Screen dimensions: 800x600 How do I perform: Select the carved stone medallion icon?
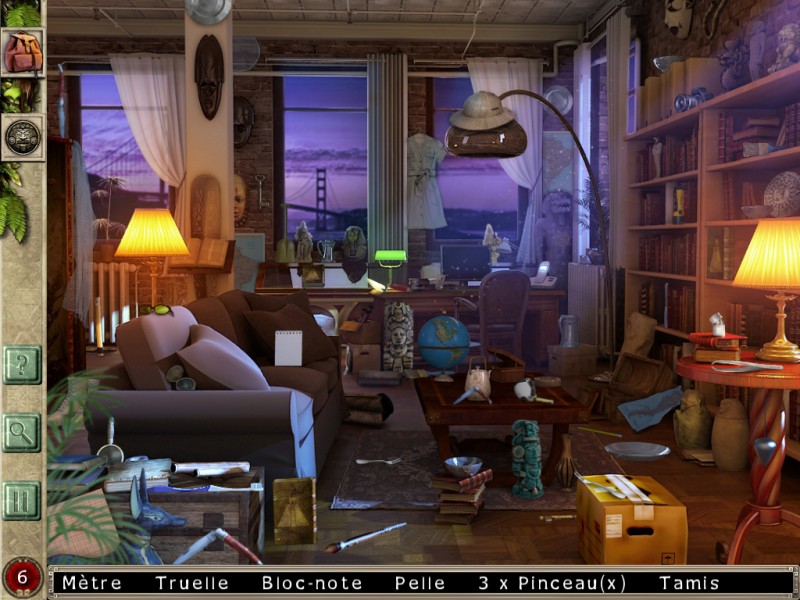[22, 137]
